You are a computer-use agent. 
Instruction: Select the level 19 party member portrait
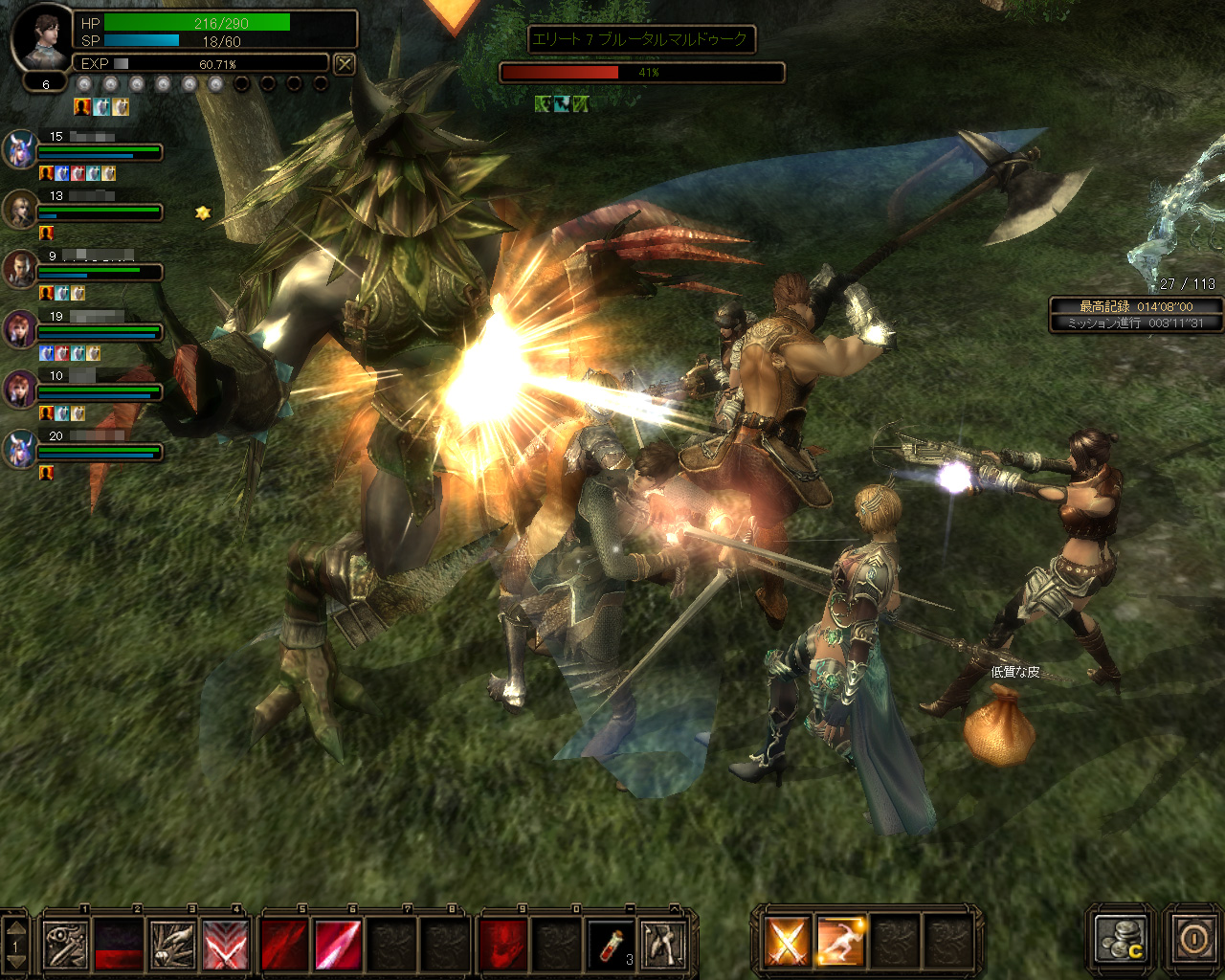pos(20,329)
